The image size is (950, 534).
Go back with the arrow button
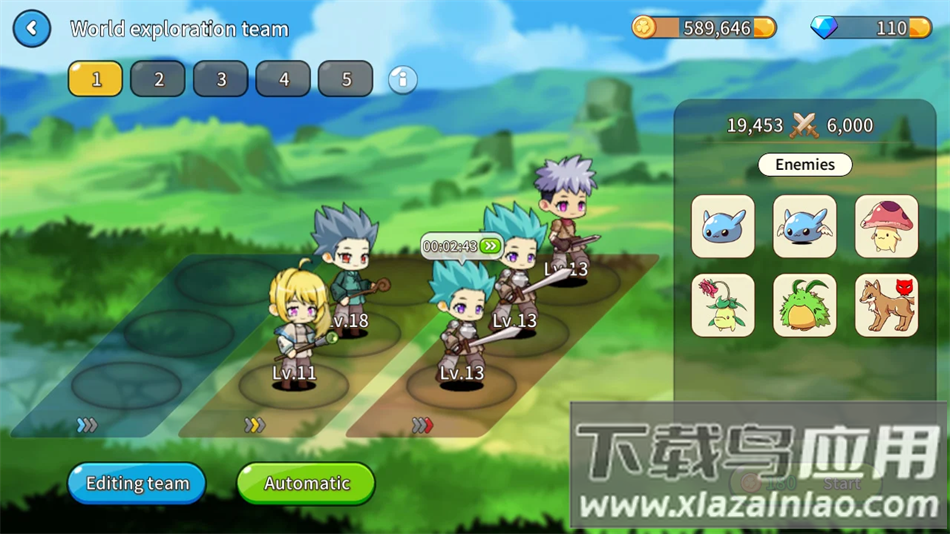tap(32, 29)
